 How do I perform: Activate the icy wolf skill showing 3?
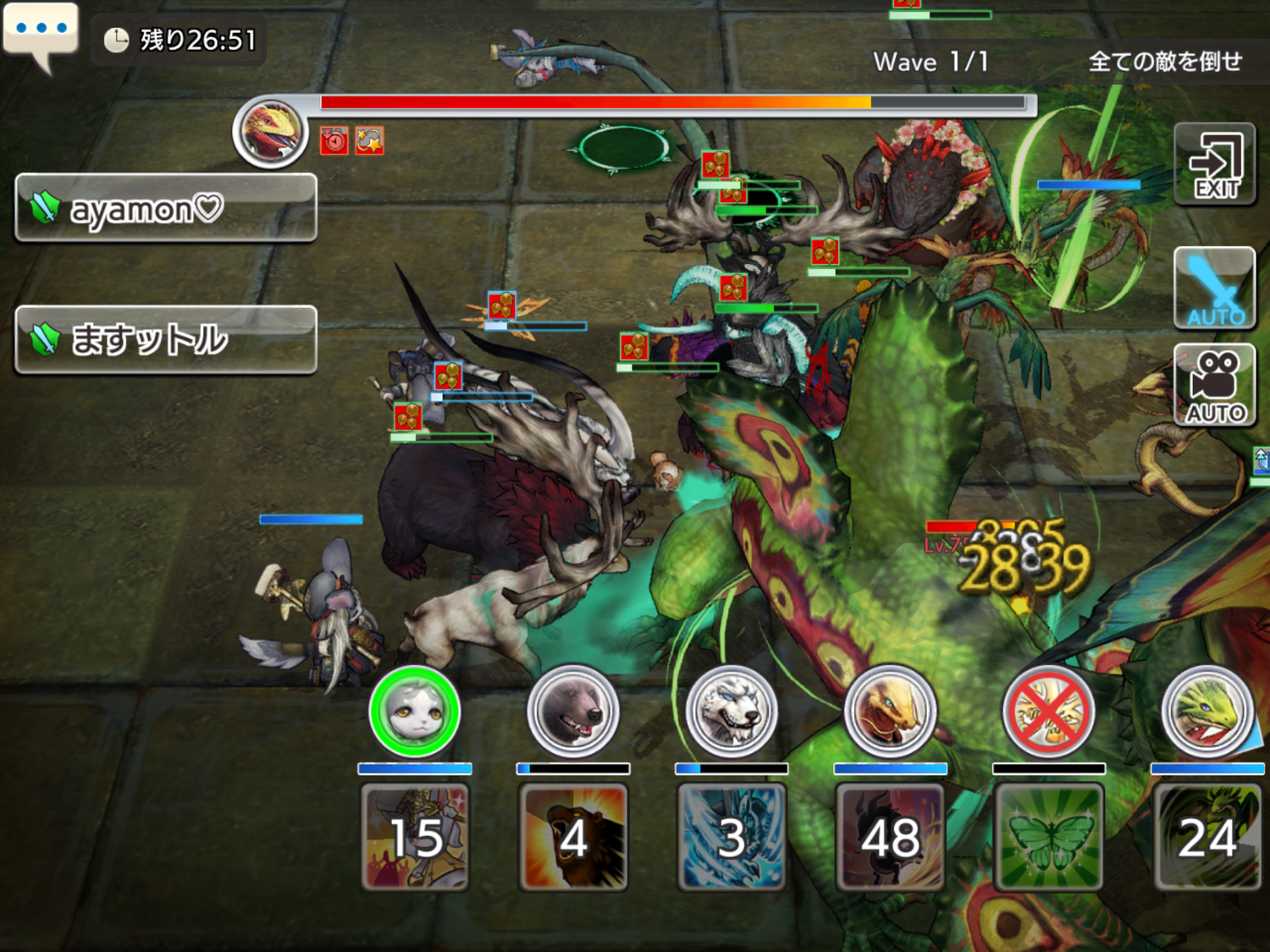point(732,837)
